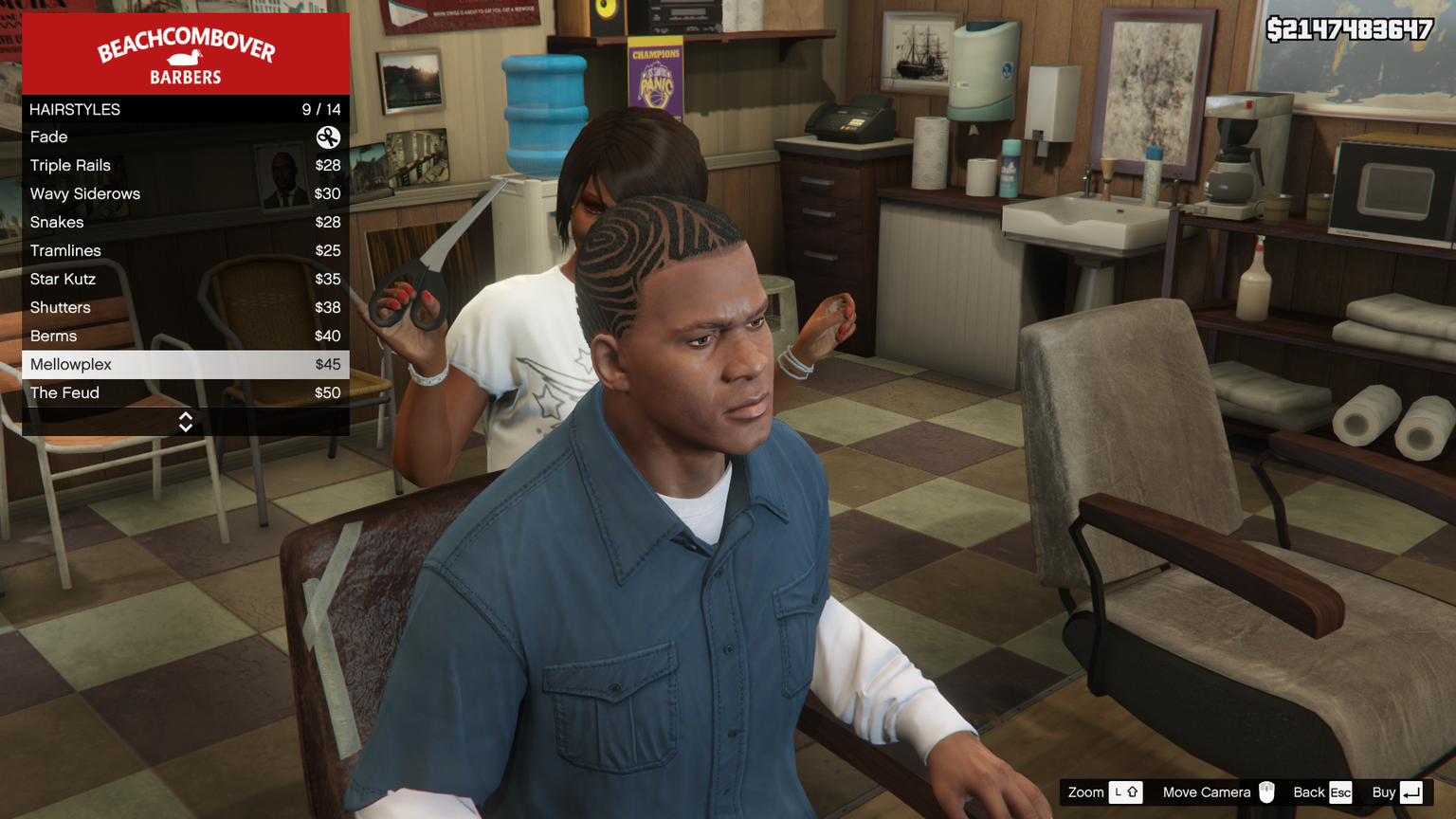Click the highlighted Mellowplex entry
The image size is (1456, 819).
pos(185,365)
